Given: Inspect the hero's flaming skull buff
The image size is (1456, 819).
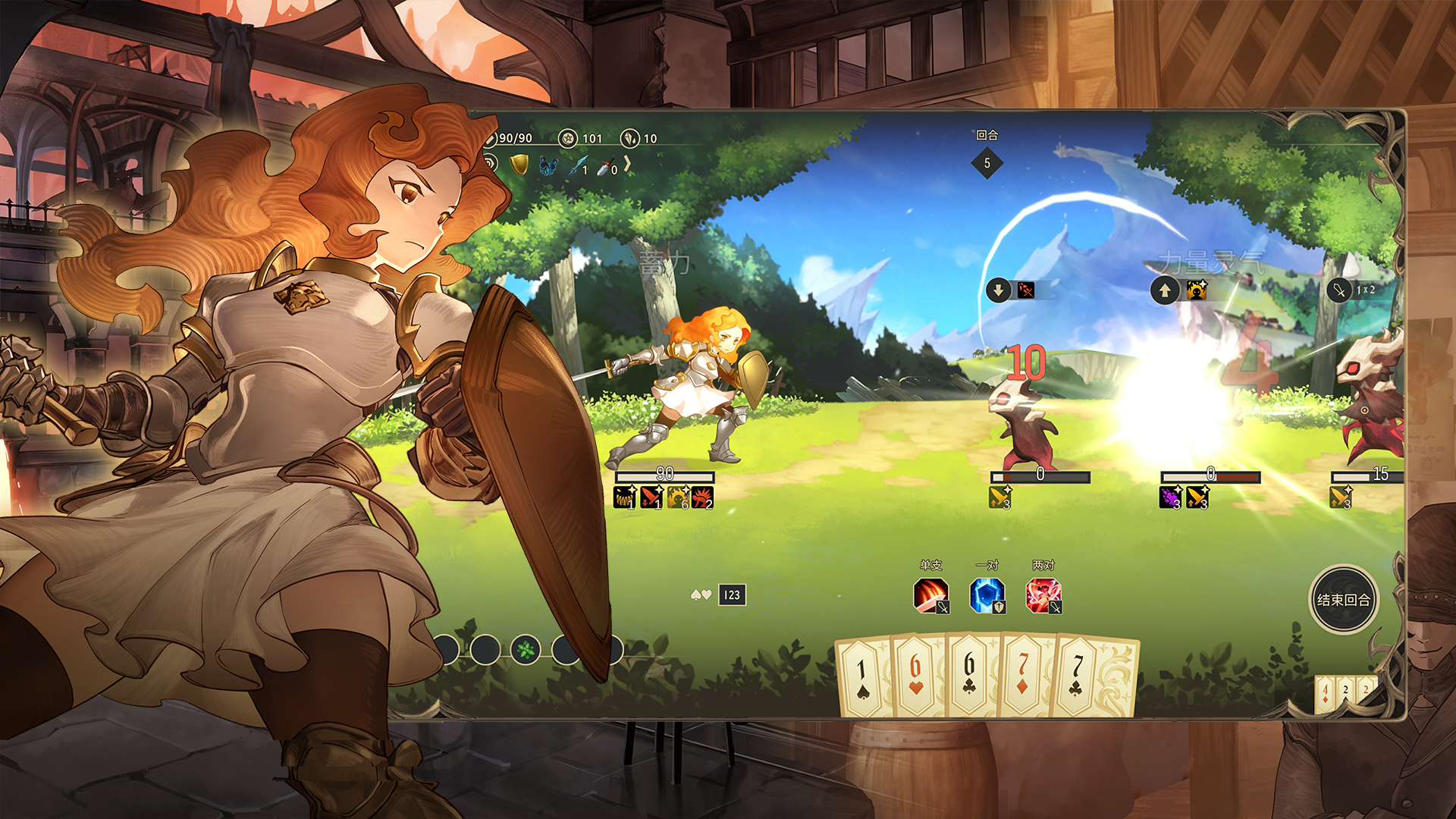Looking at the screenshot, I should (678, 497).
